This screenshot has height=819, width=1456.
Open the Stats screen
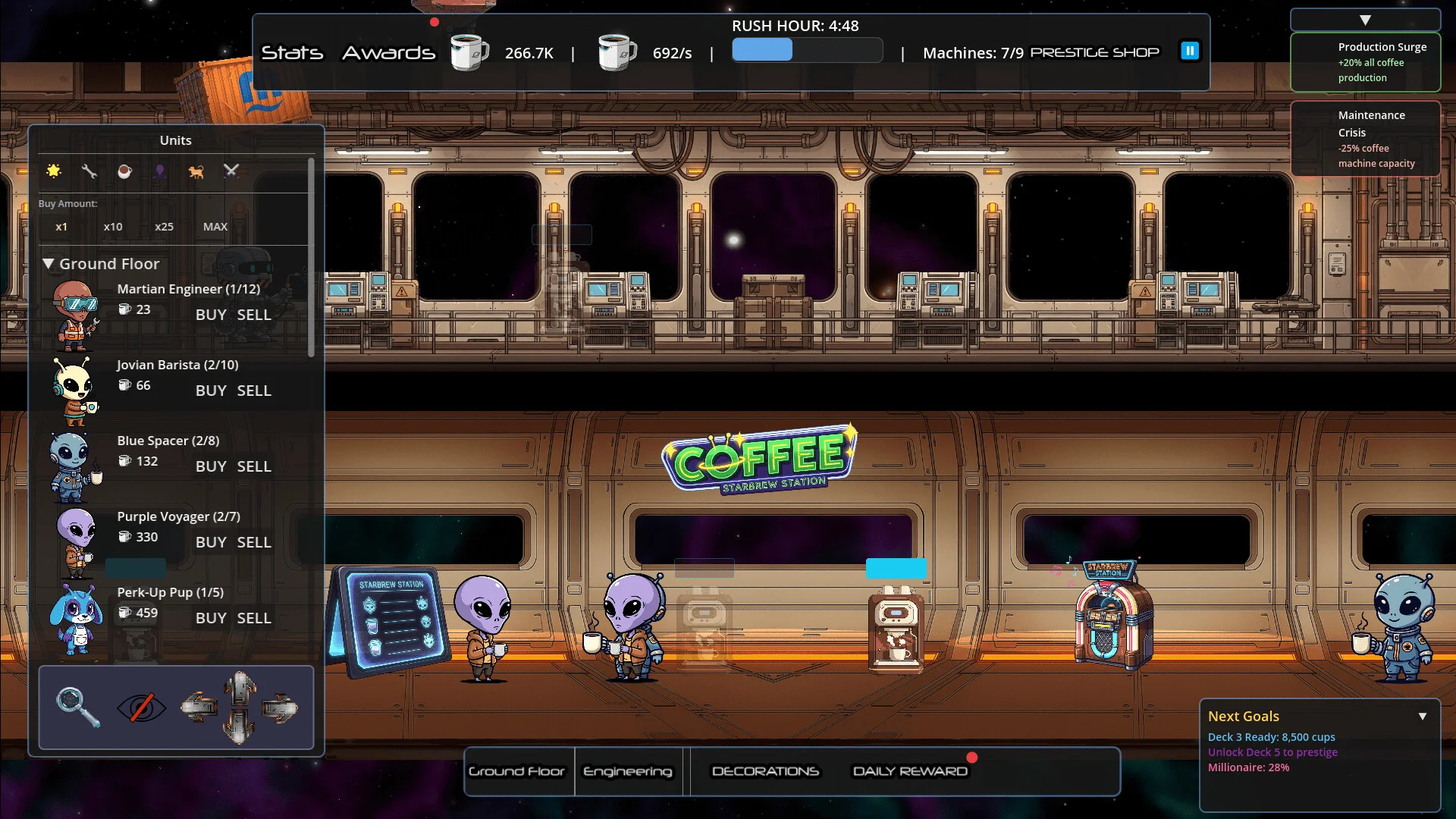pos(292,53)
